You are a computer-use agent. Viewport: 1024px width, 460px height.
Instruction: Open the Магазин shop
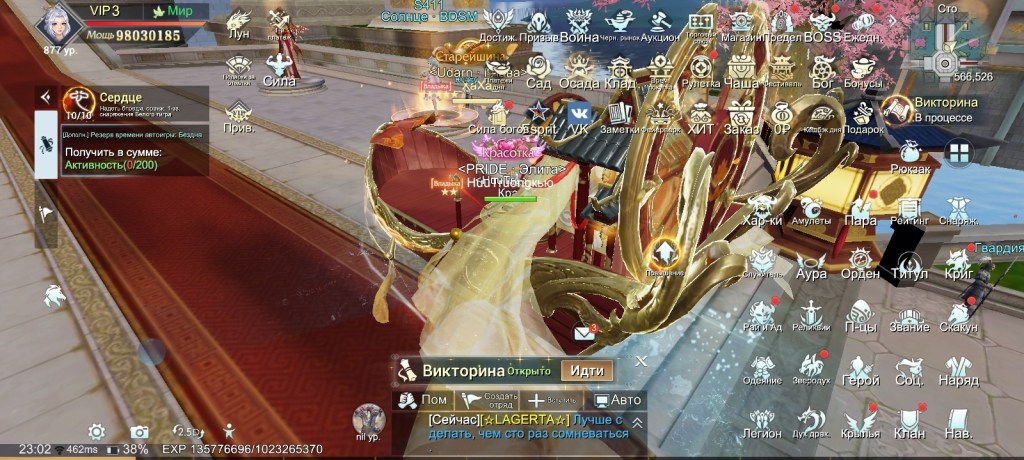pyautogui.click(x=741, y=22)
